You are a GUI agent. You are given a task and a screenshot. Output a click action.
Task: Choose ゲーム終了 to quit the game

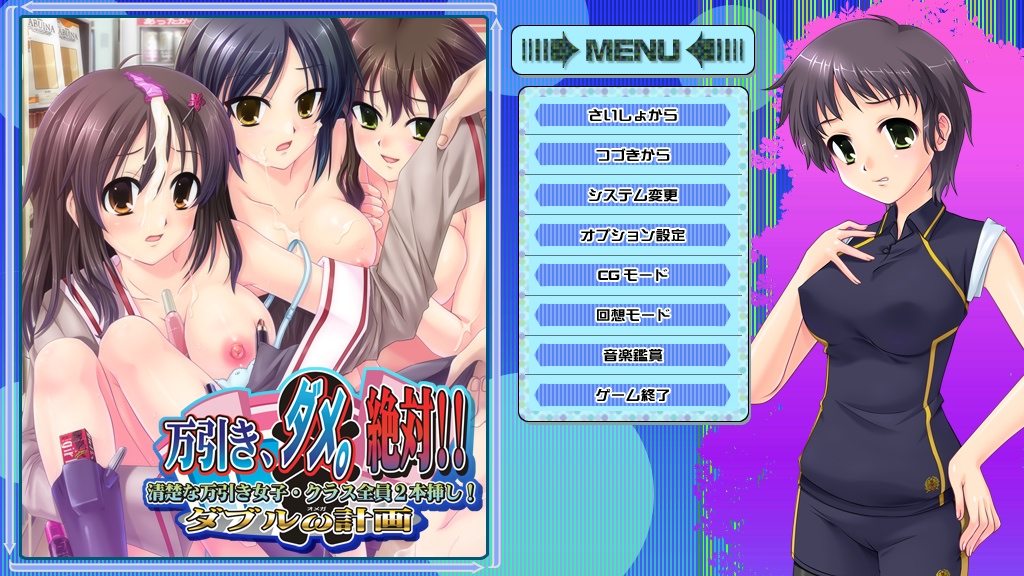(632, 395)
